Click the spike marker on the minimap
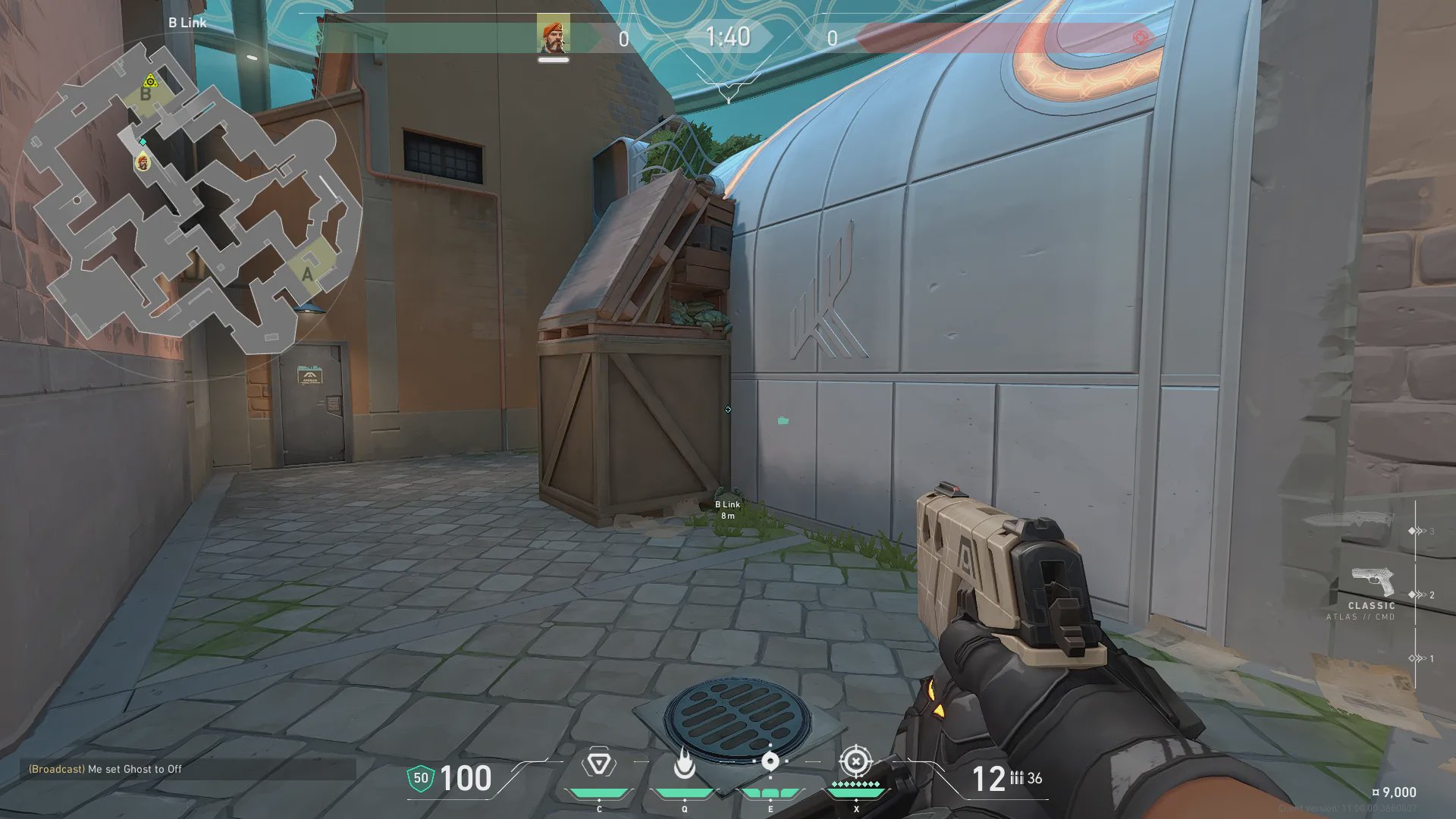The width and height of the screenshot is (1456, 819). [150, 81]
